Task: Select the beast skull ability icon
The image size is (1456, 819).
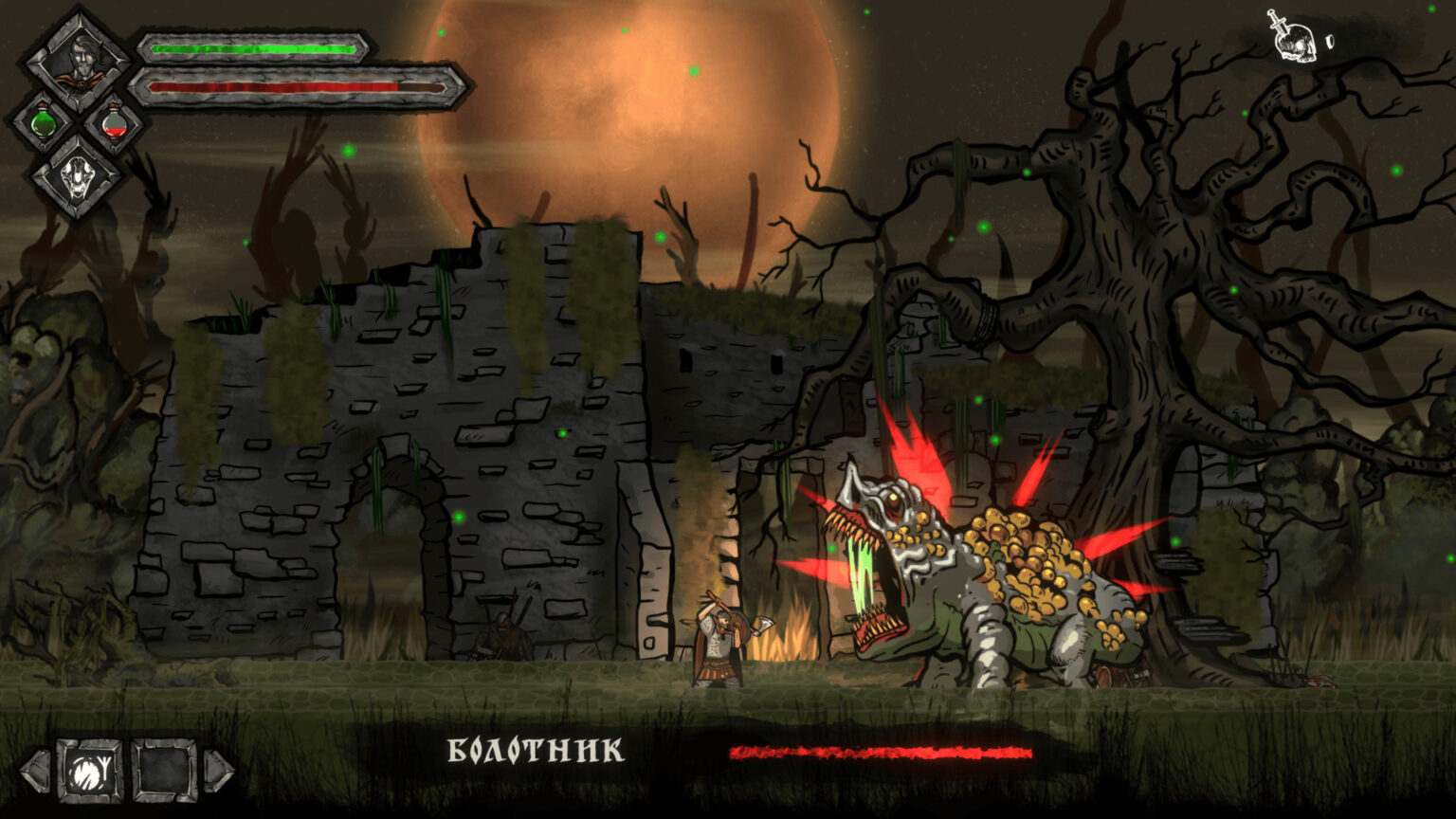Action: coord(78,177)
